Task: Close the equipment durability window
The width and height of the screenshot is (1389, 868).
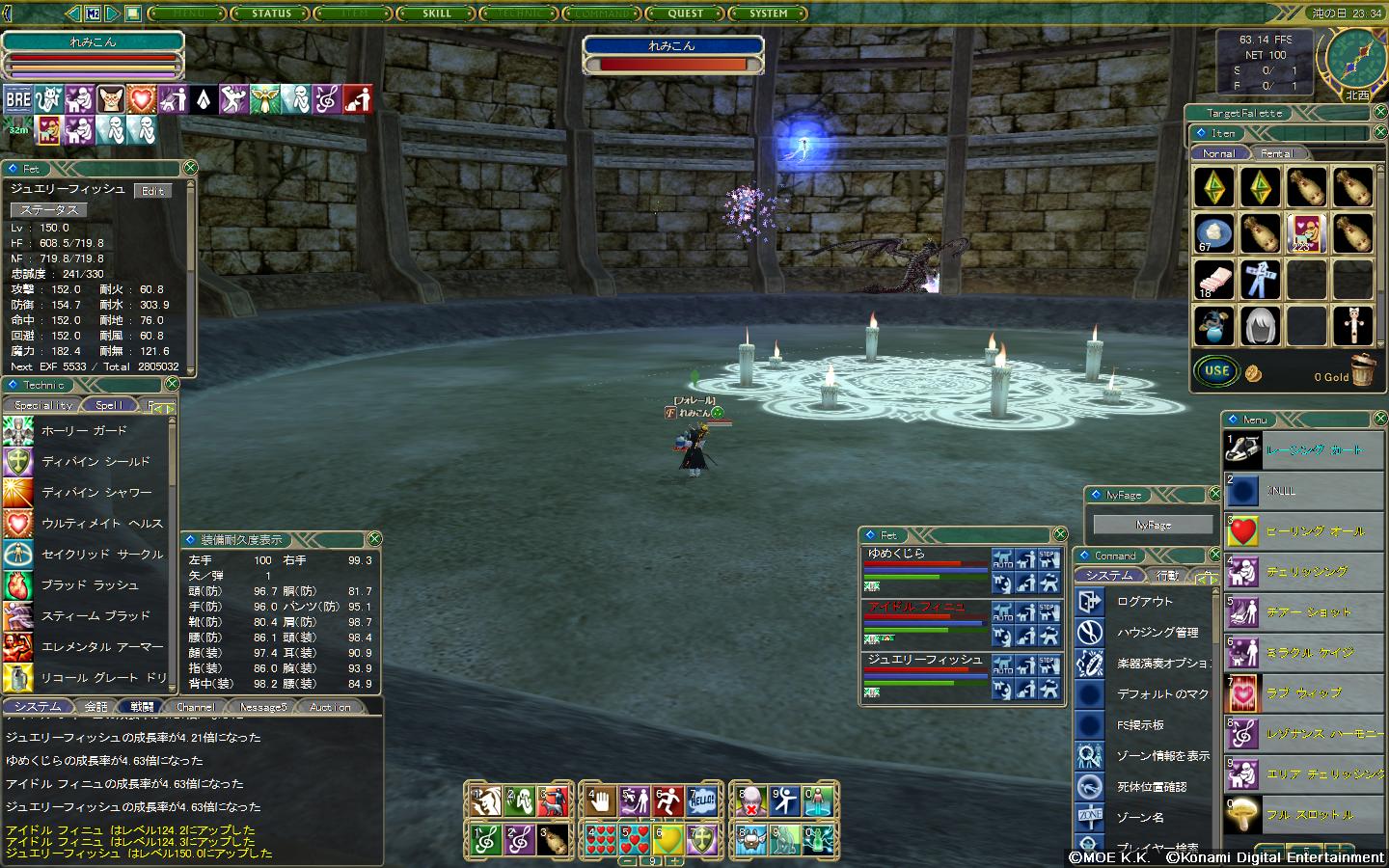Action: tap(374, 539)
